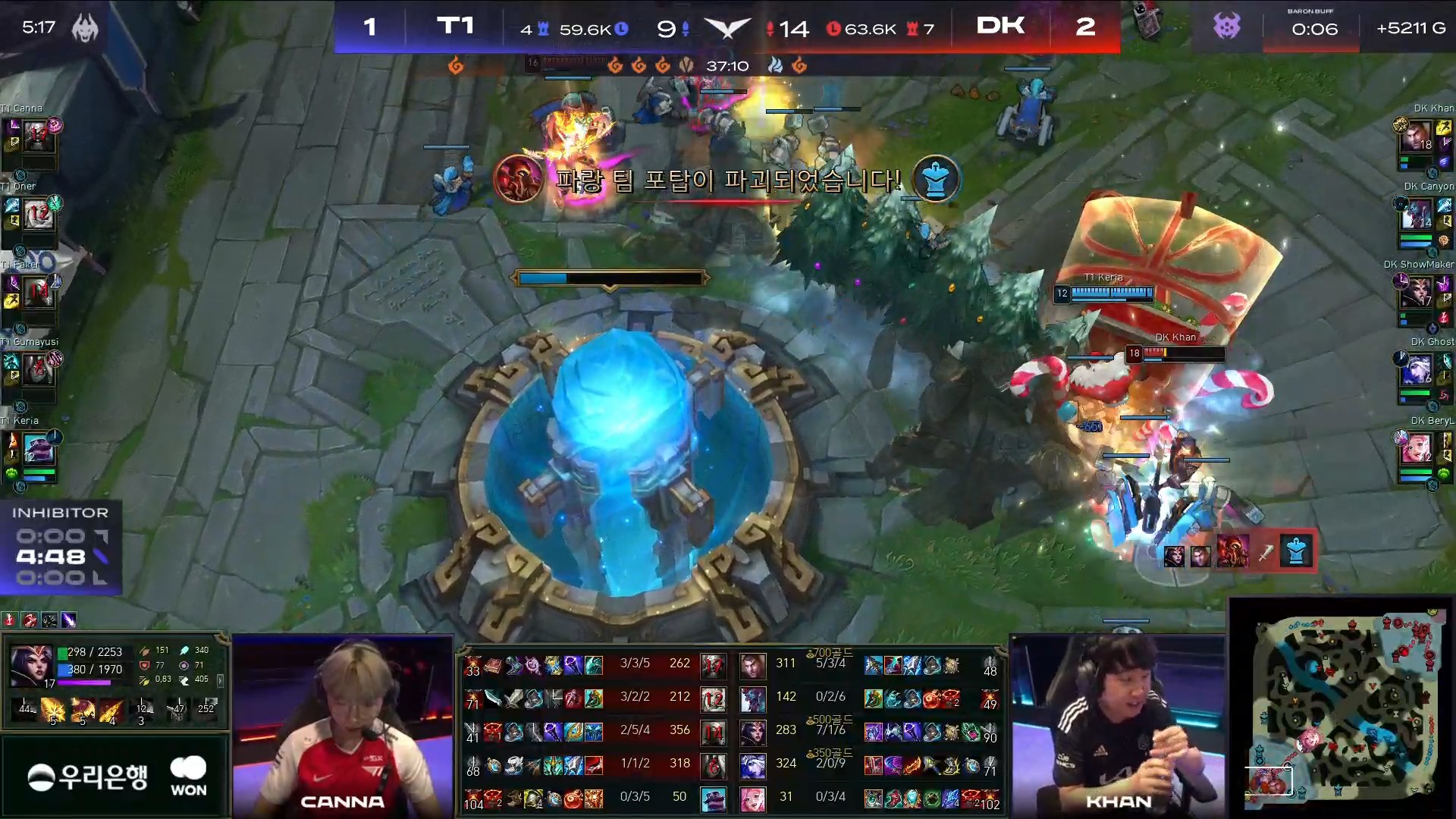Choose T1 Gumayusi's sidebar portrait
The width and height of the screenshot is (1456, 819).
point(37,370)
